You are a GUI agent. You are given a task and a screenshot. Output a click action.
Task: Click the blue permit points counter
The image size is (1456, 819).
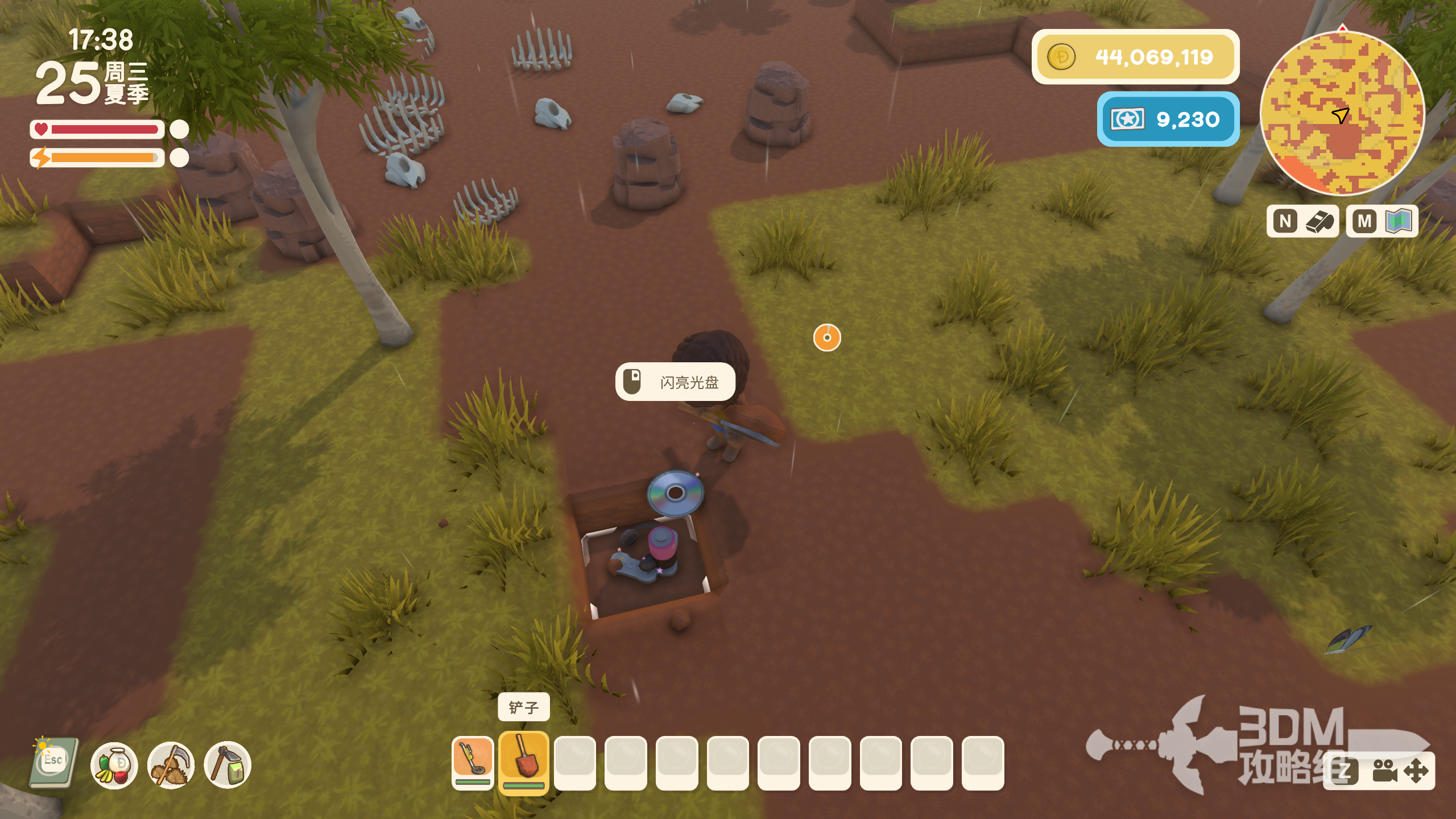[x=1168, y=119]
